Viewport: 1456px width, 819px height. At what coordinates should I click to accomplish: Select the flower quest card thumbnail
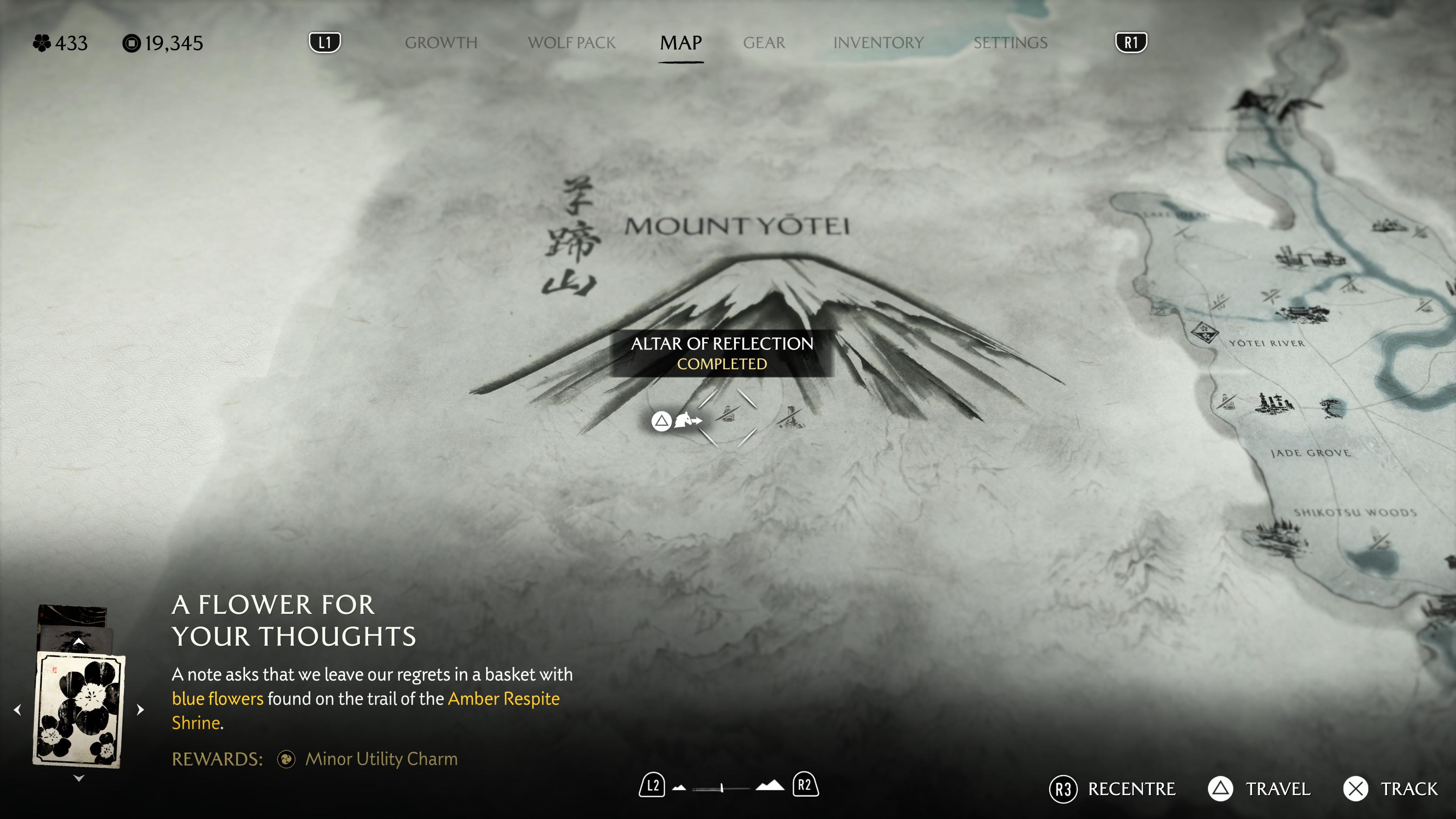click(x=78, y=709)
